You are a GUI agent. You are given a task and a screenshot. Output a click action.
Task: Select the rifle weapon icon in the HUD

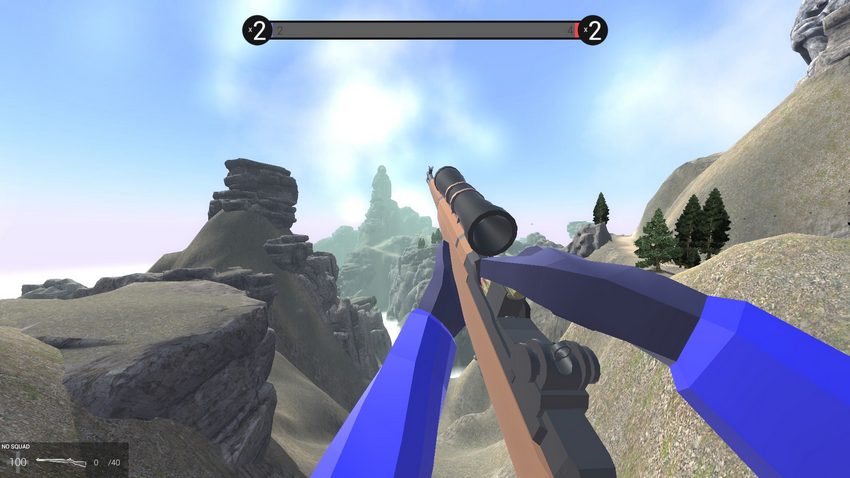[60, 462]
